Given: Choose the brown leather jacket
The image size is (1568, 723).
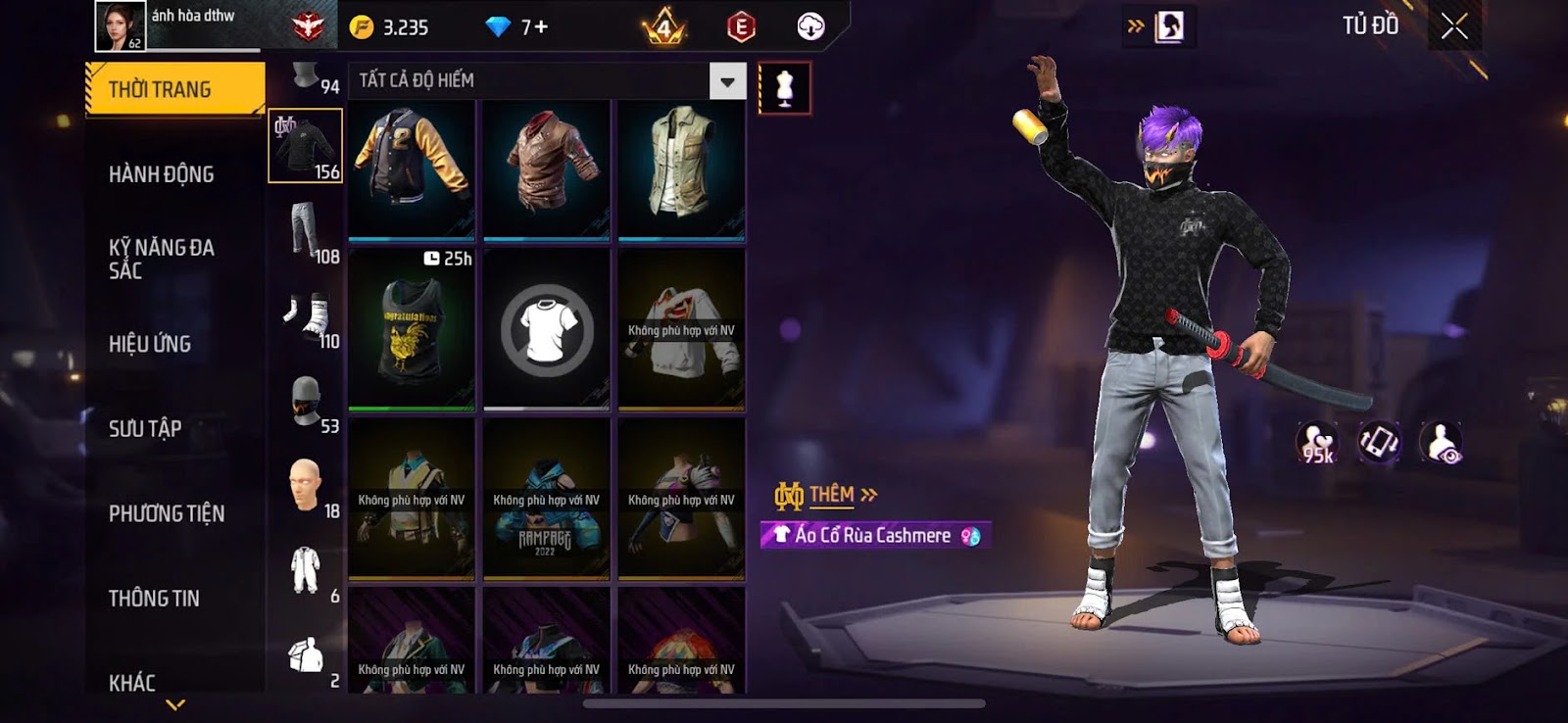Looking at the screenshot, I should tap(546, 169).
